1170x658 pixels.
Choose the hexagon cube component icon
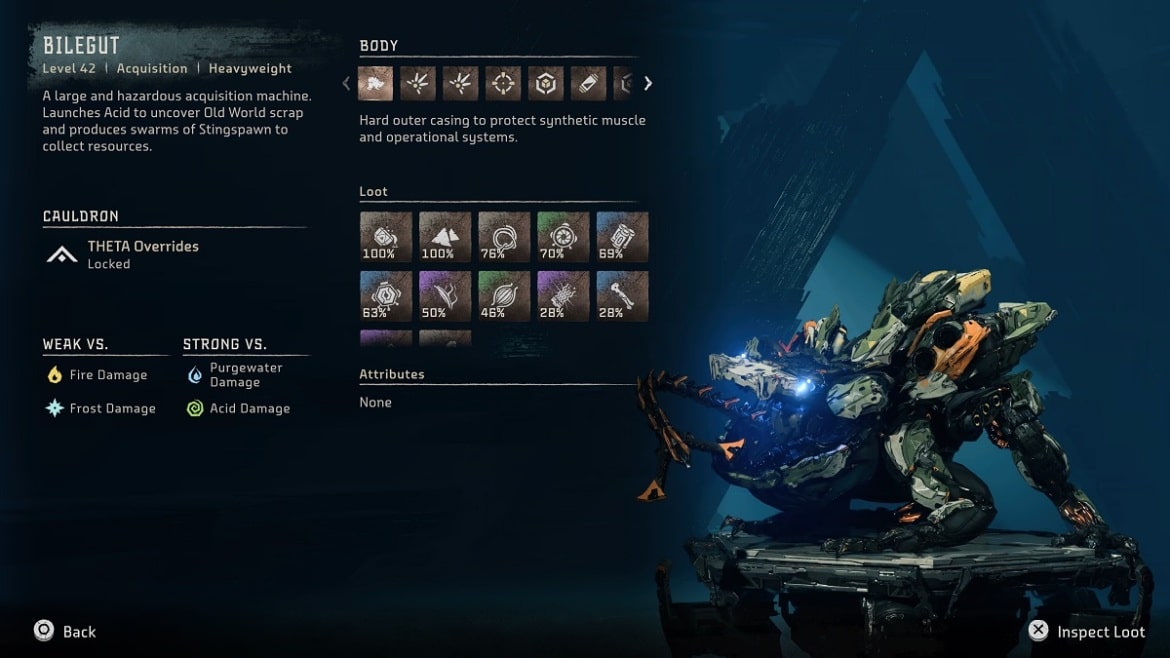pyautogui.click(x=546, y=84)
